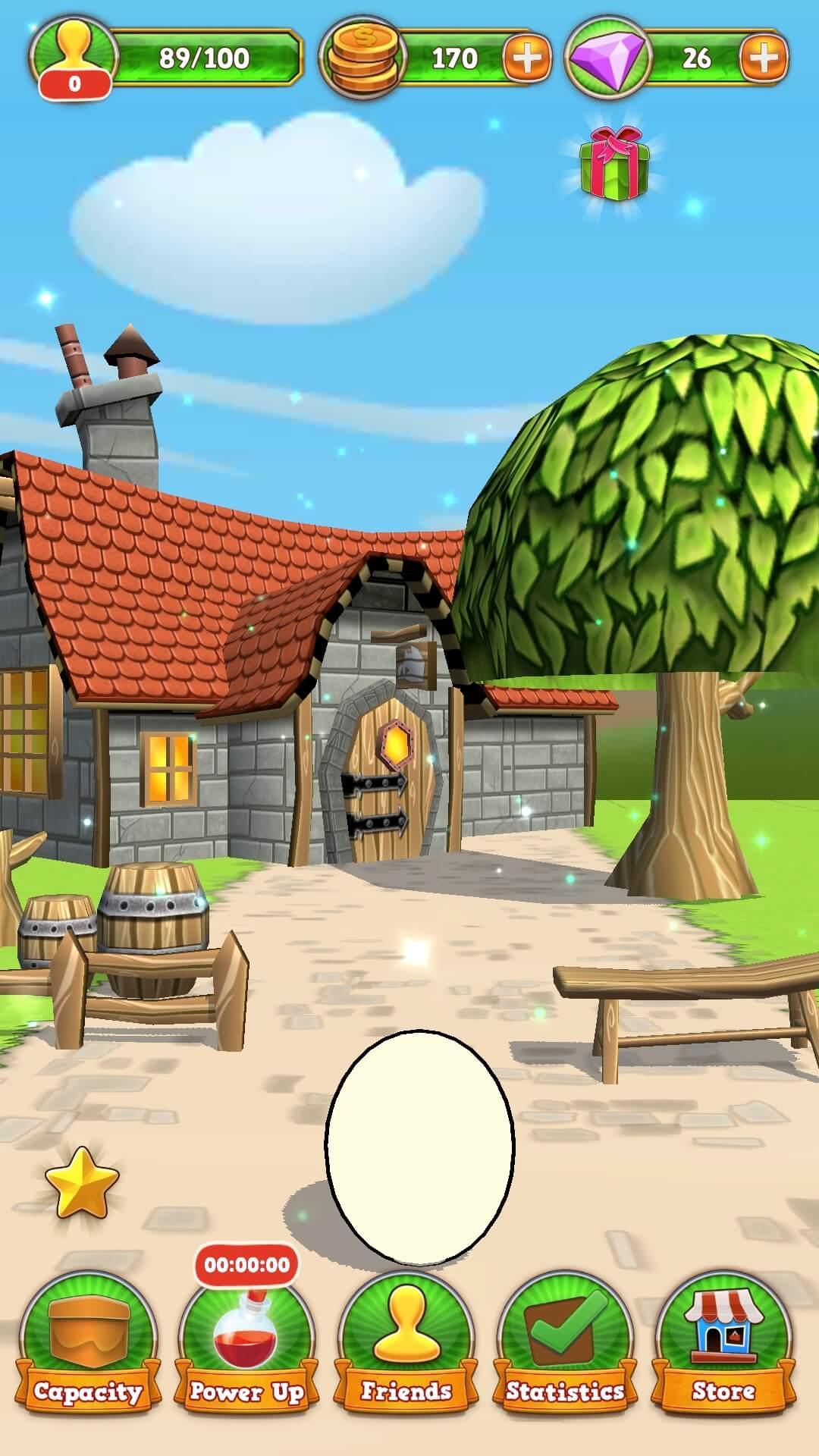Tap the white egg
This screenshot has height=1456, width=819.
point(420,1145)
